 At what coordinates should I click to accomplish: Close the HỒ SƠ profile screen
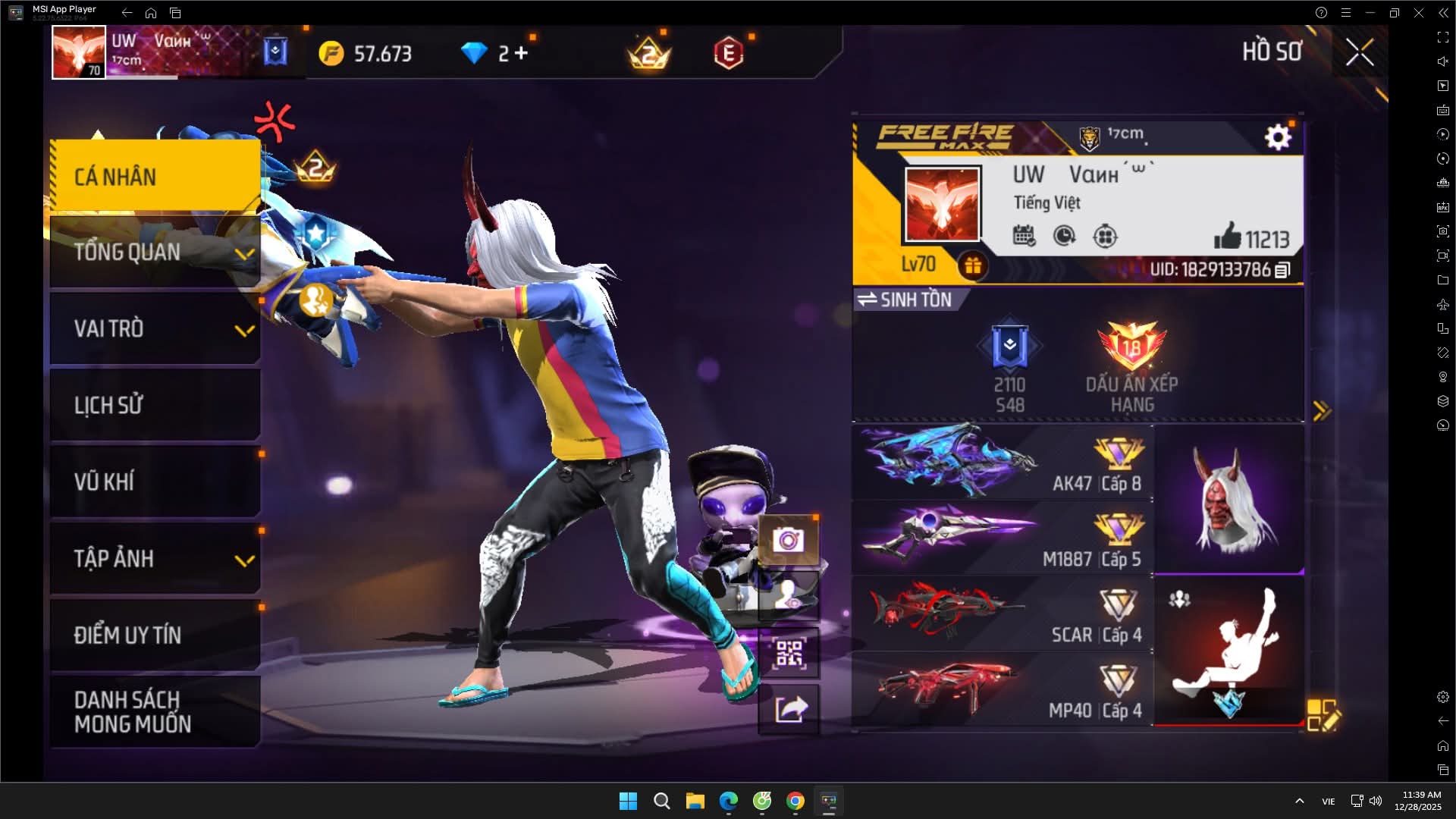click(1359, 53)
